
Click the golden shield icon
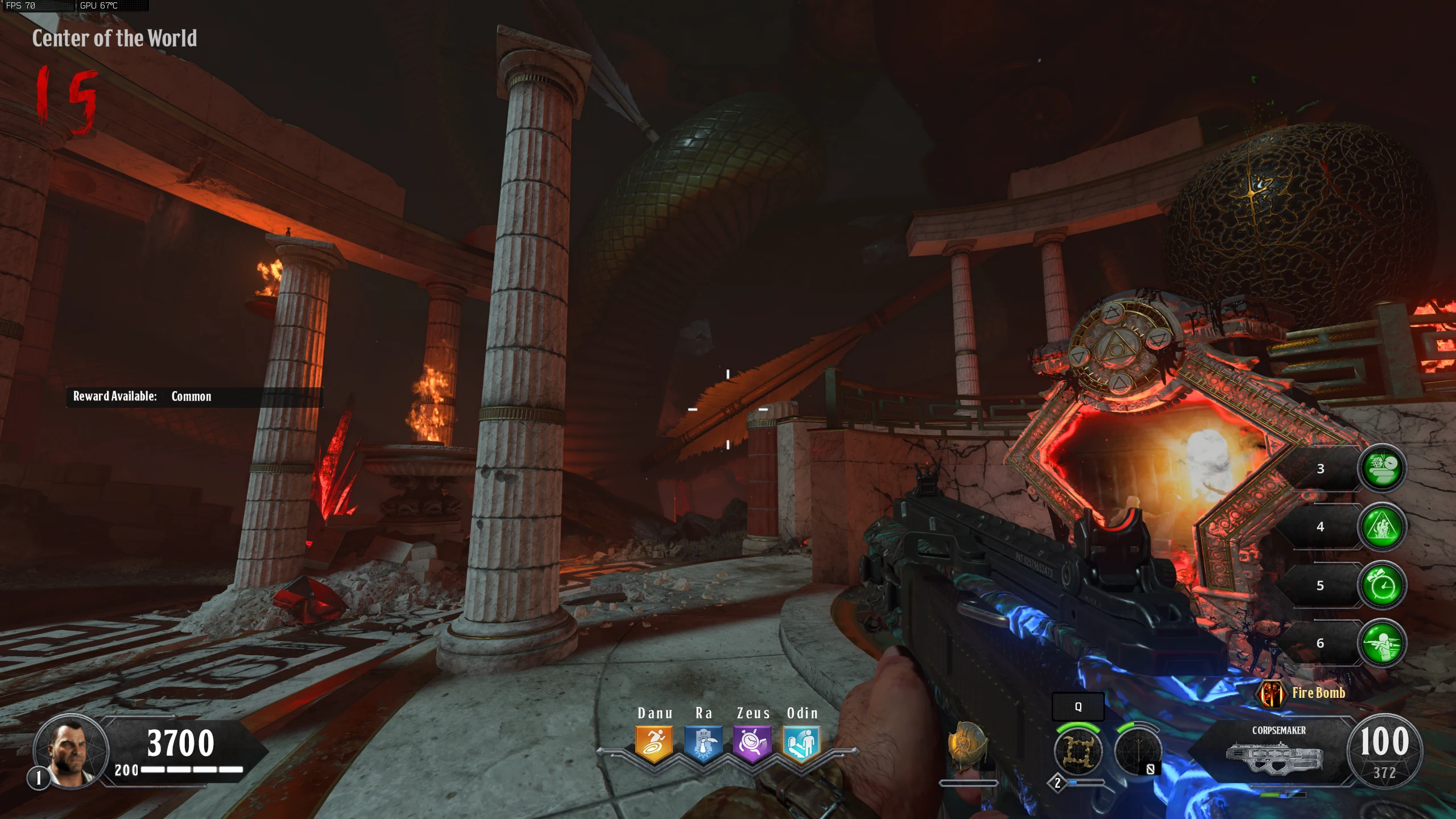tap(966, 743)
